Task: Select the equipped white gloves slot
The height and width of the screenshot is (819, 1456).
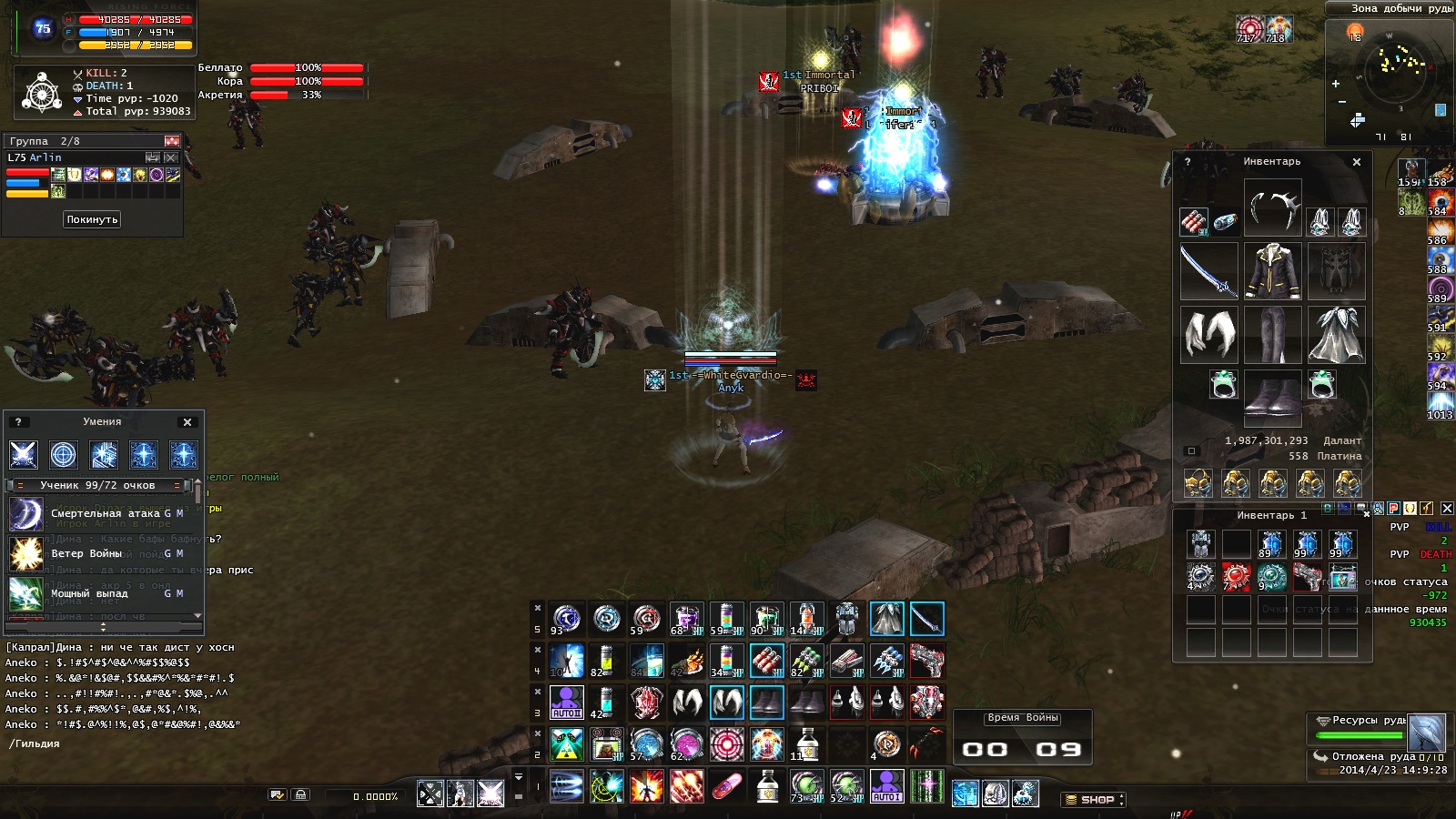Action: pos(1208,334)
